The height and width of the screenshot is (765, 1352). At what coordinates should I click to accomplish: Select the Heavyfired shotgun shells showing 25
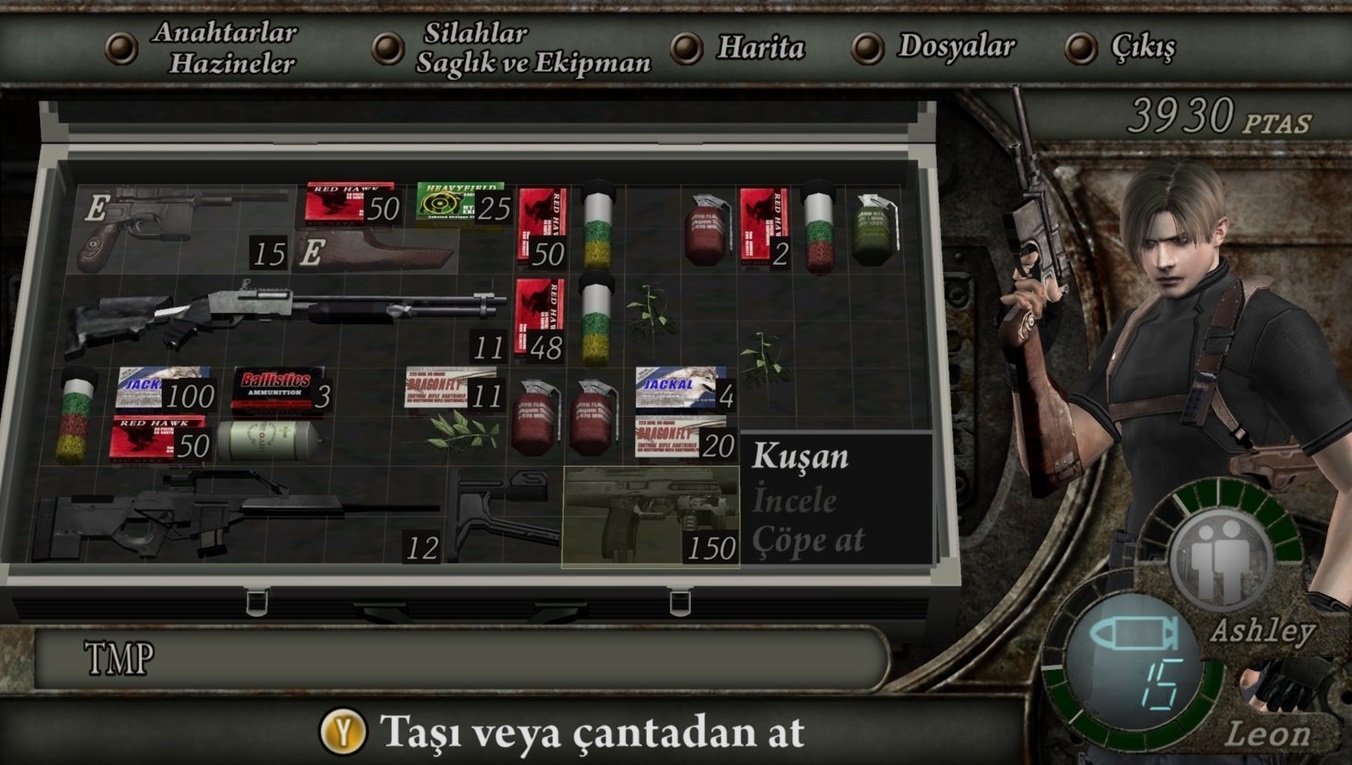(x=455, y=205)
